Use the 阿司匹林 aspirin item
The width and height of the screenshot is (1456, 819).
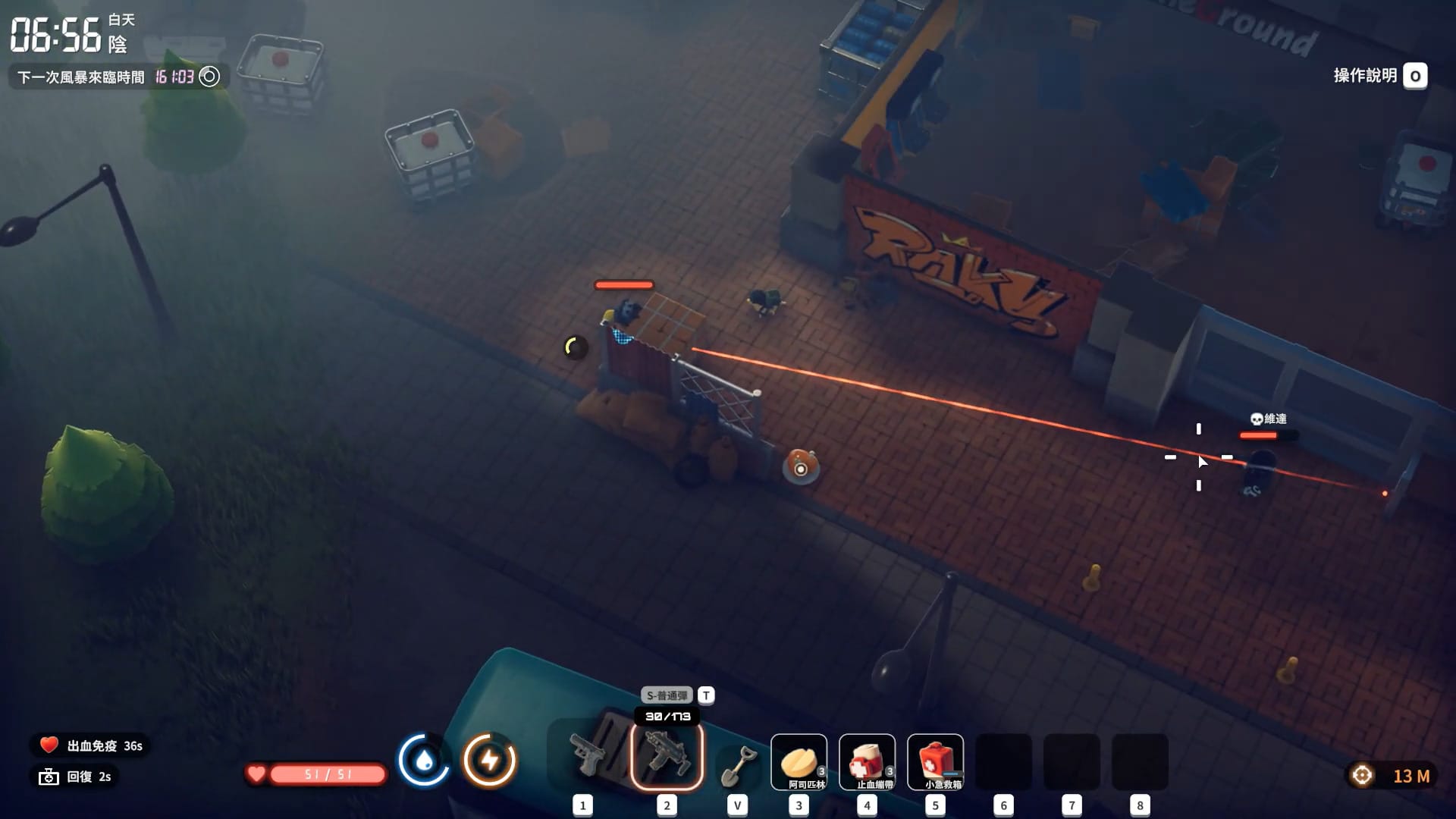798,762
